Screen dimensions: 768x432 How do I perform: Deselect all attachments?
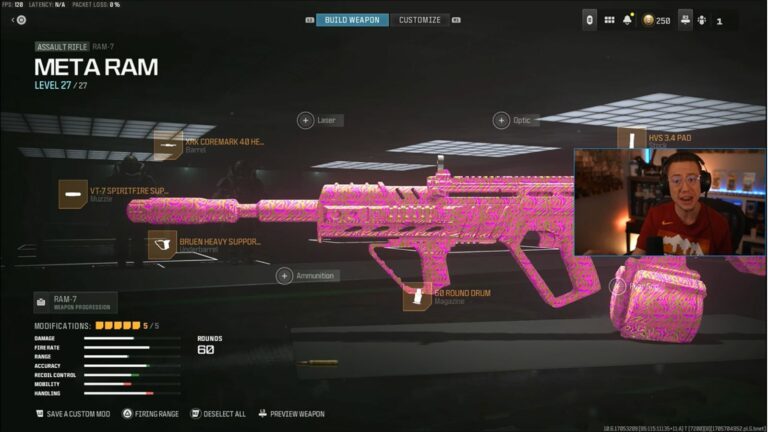pyautogui.click(x=218, y=413)
